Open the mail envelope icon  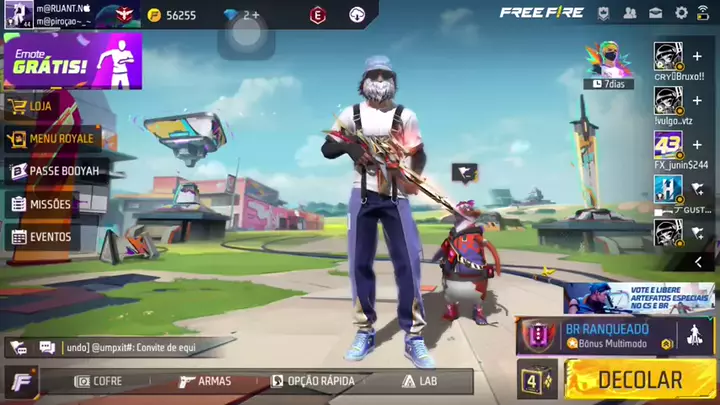coord(656,13)
